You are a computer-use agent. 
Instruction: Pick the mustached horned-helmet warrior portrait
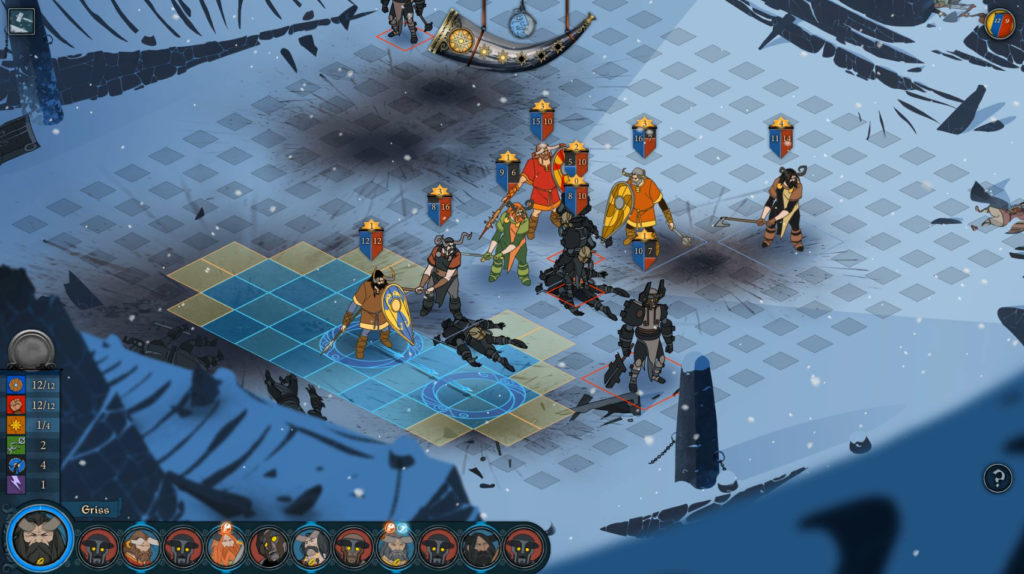[311, 547]
